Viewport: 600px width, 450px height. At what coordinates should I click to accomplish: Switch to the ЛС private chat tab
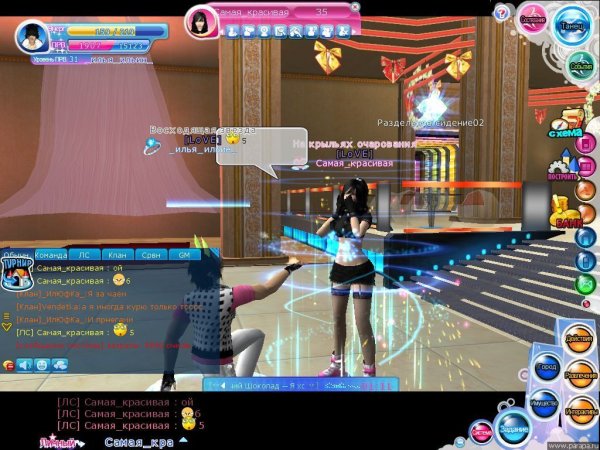[85, 255]
